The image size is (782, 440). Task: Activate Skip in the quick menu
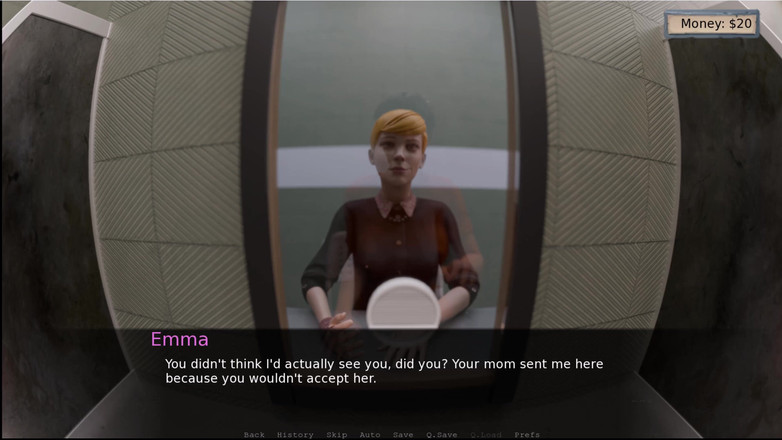click(336, 435)
